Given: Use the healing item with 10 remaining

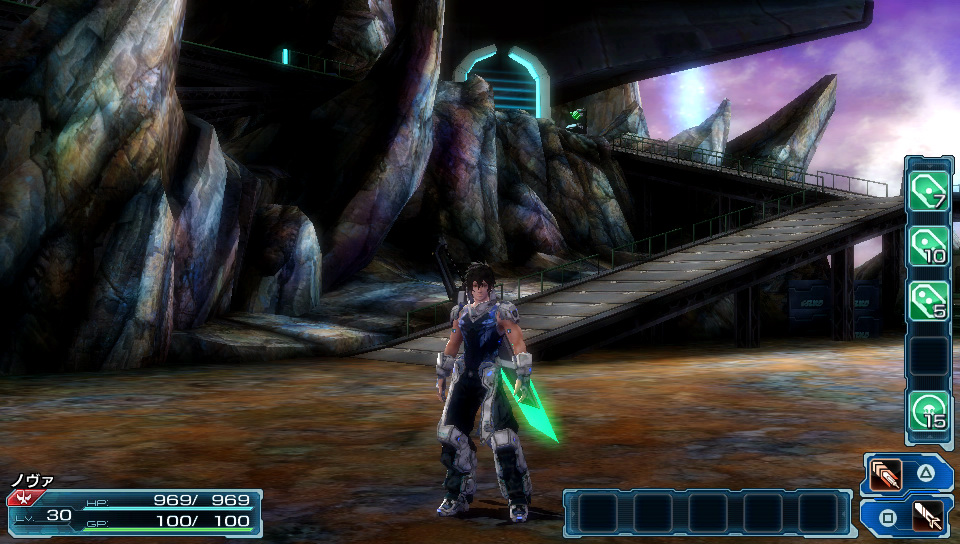Looking at the screenshot, I should click(928, 246).
